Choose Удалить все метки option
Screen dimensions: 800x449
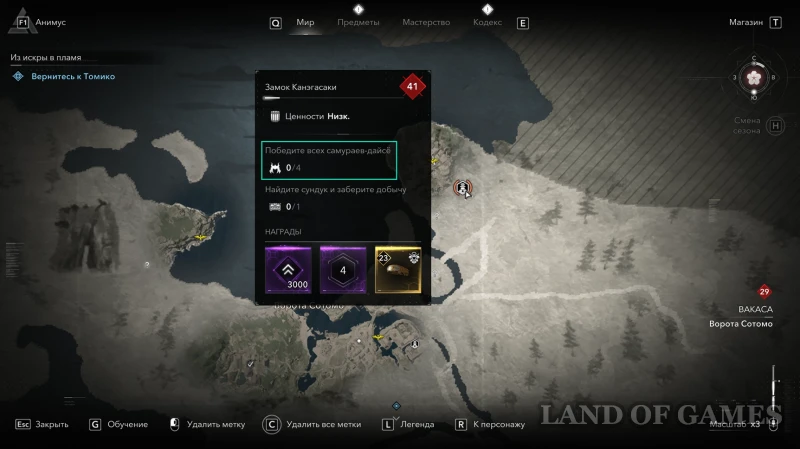click(x=323, y=424)
